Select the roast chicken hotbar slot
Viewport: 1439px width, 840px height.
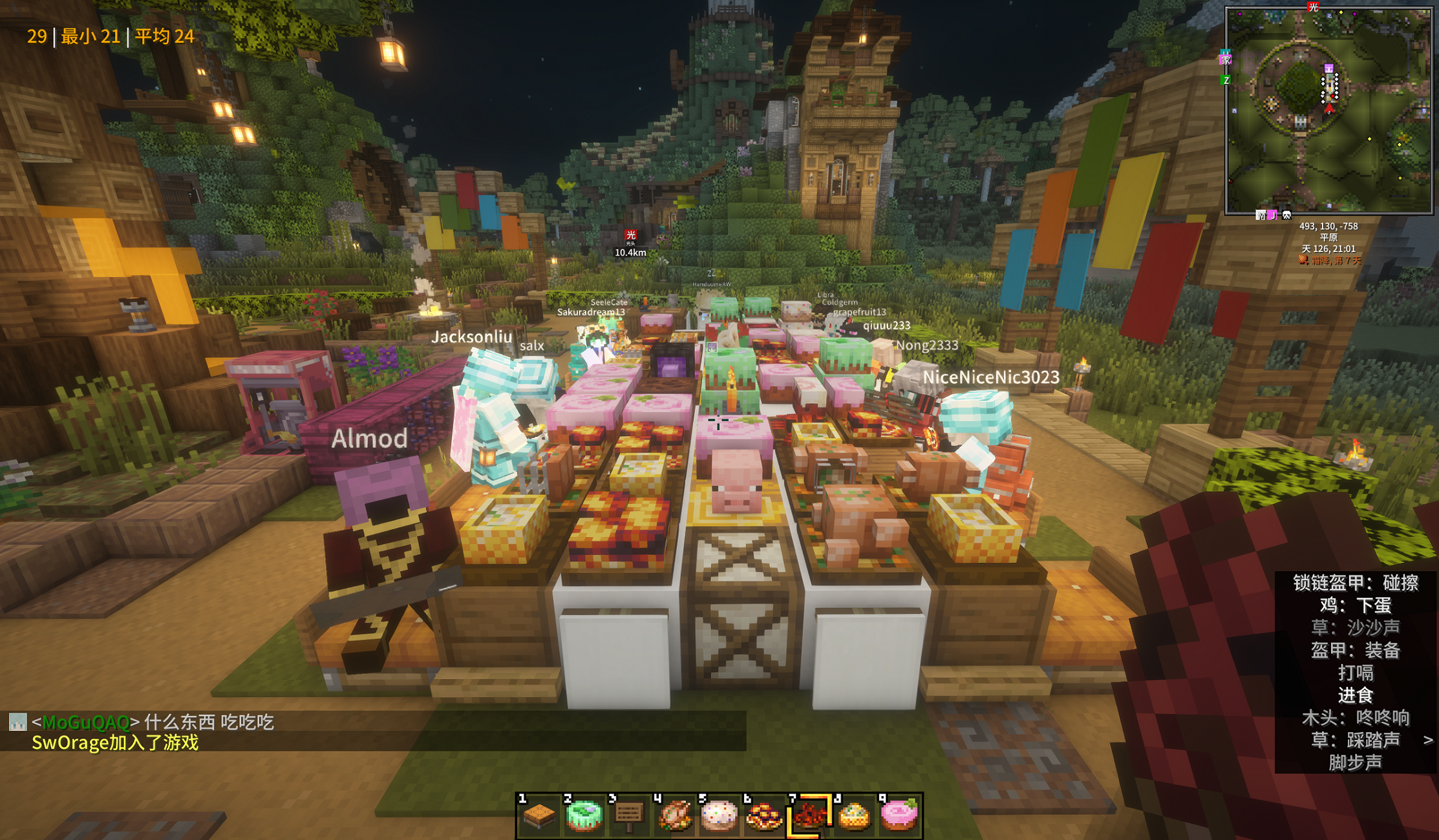coord(674,815)
